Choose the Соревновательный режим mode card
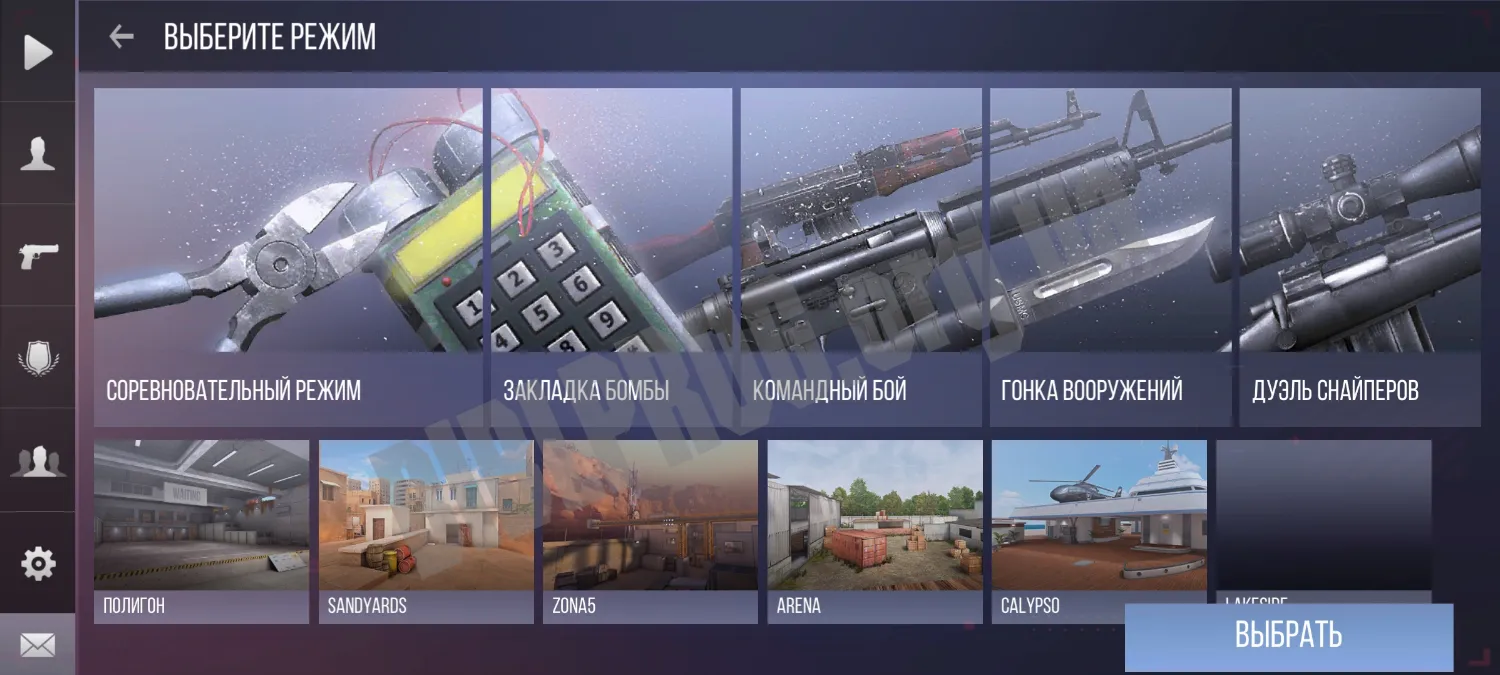This screenshot has height=675, width=1500. pos(288,256)
